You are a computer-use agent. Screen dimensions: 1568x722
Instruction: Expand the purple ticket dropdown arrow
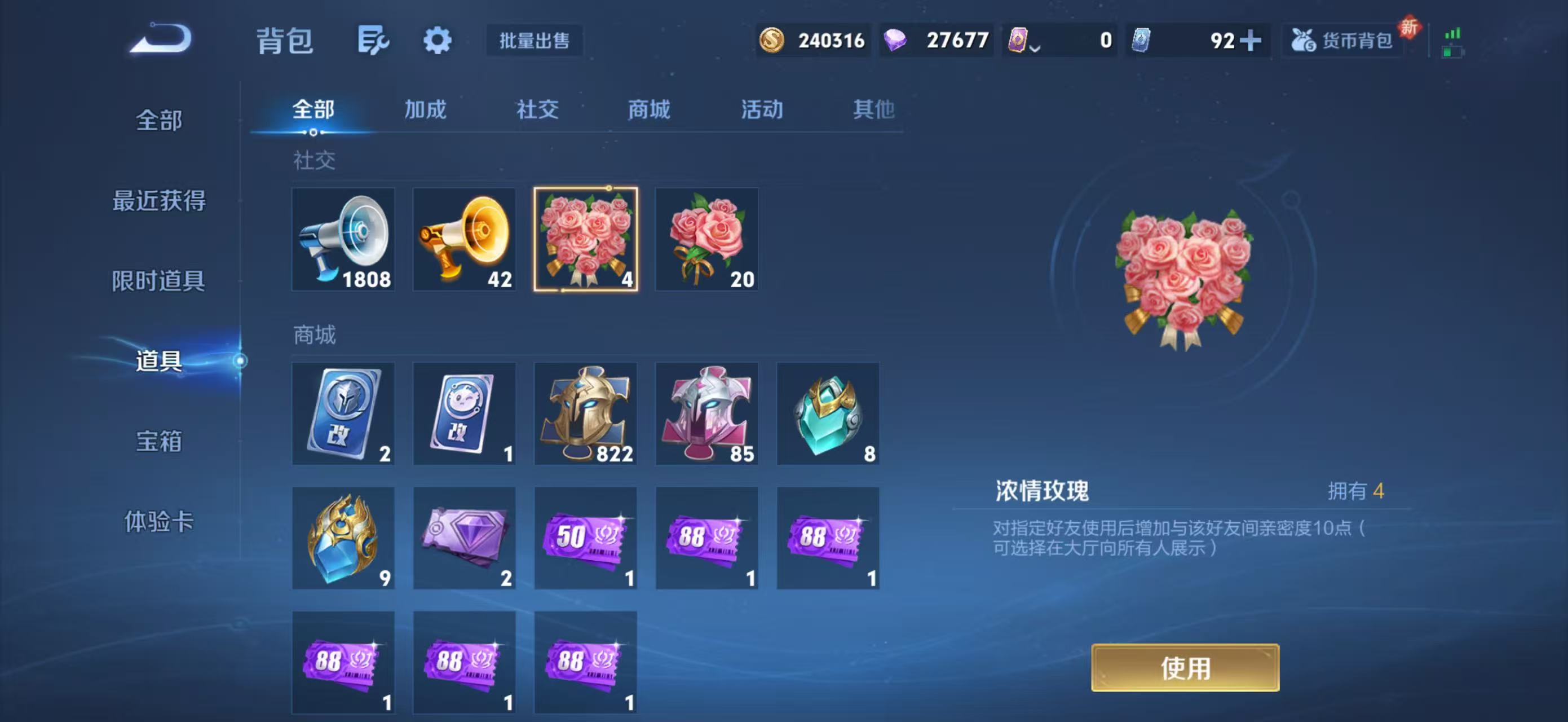1035,49
